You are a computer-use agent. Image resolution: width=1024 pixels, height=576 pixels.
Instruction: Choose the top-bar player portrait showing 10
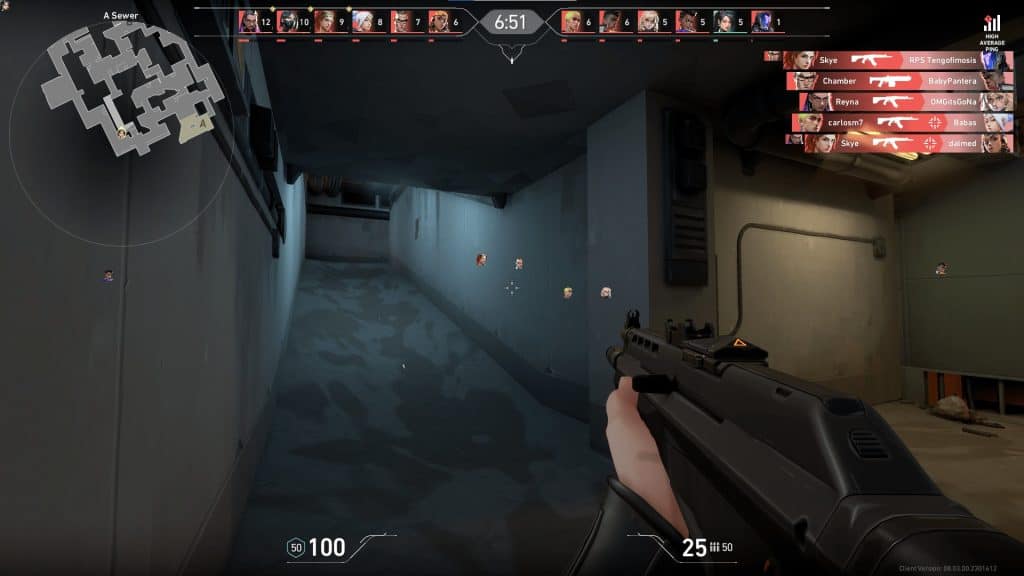pyautogui.click(x=287, y=21)
